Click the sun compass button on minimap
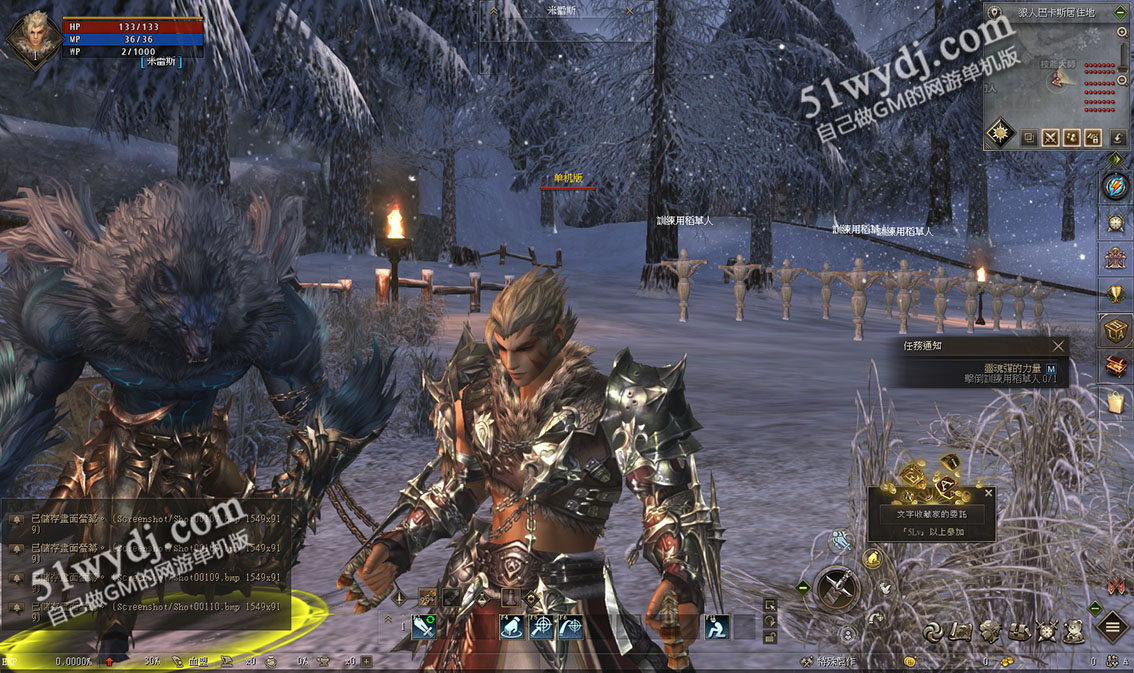Screen dimensions: 1134x673 (x=1001, y=135)
